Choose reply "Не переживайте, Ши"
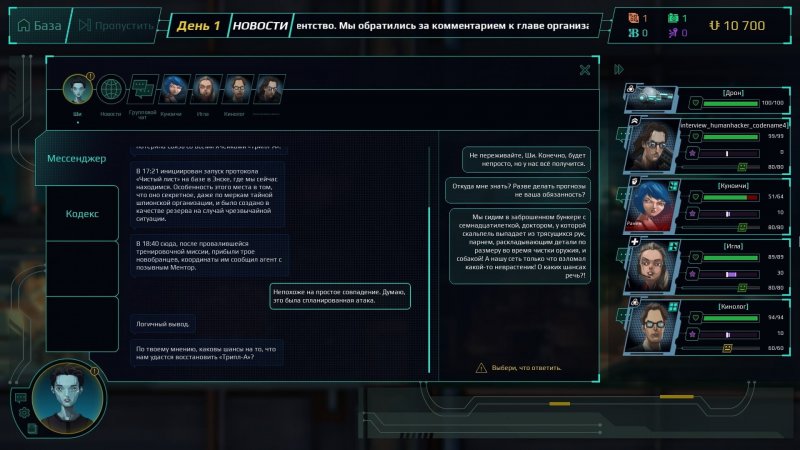The height and width of the screenshot is (450, 800). tap(527, 159)
